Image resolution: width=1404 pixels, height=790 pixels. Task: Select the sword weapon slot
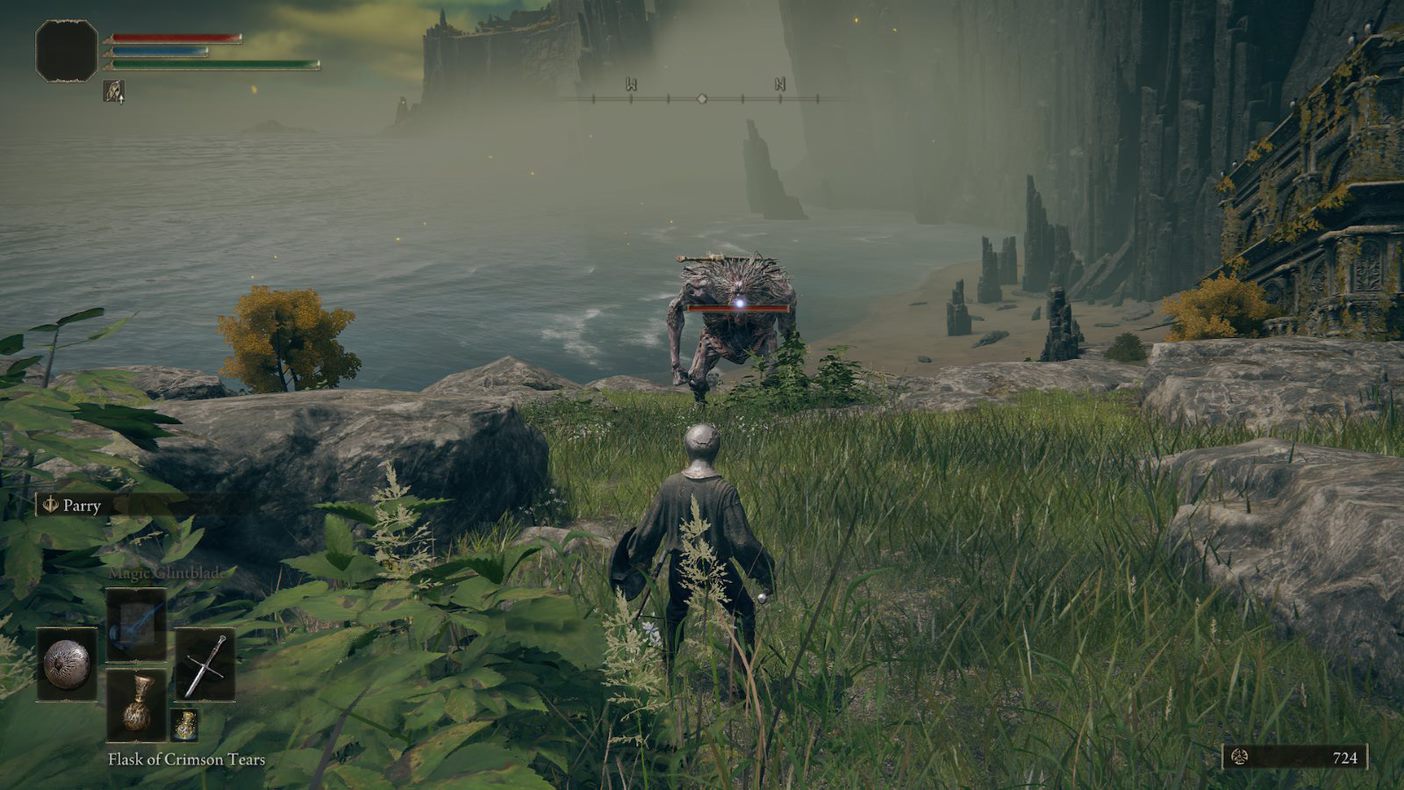click(205, 664)
